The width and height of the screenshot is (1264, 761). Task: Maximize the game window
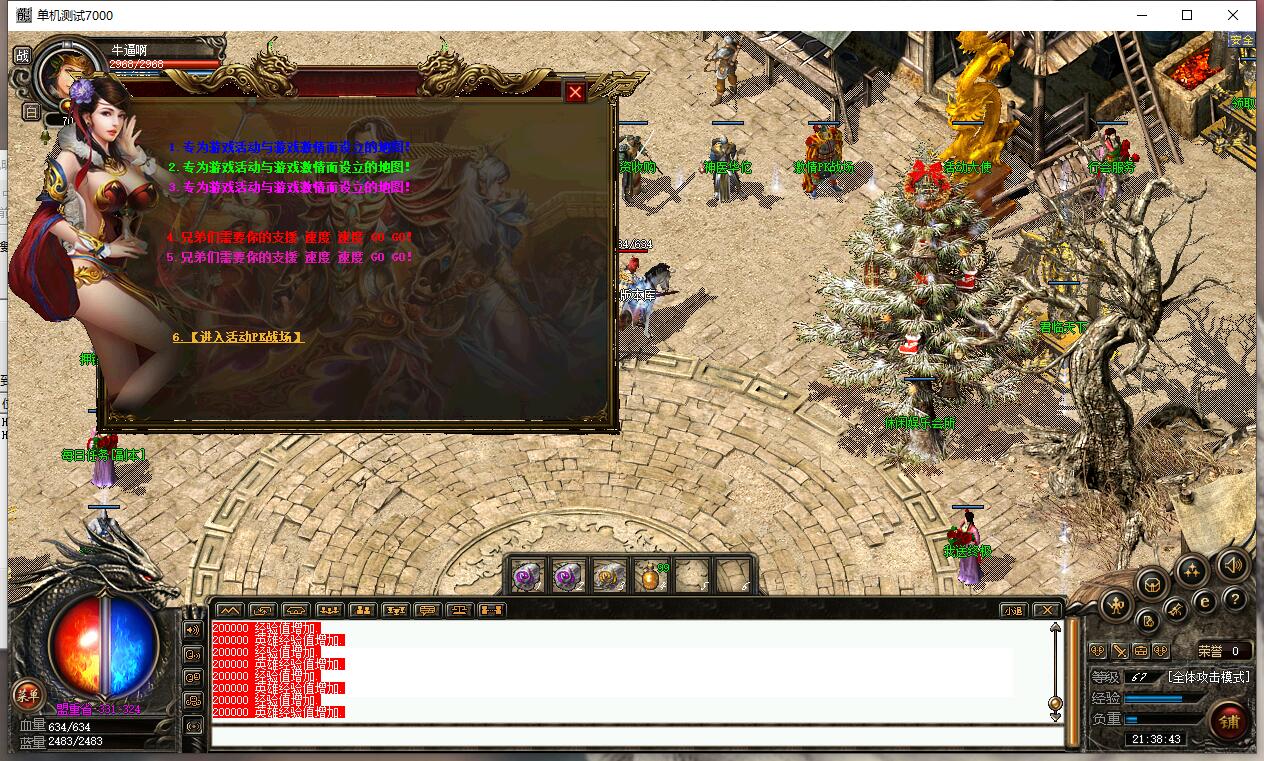(1187, 15)
